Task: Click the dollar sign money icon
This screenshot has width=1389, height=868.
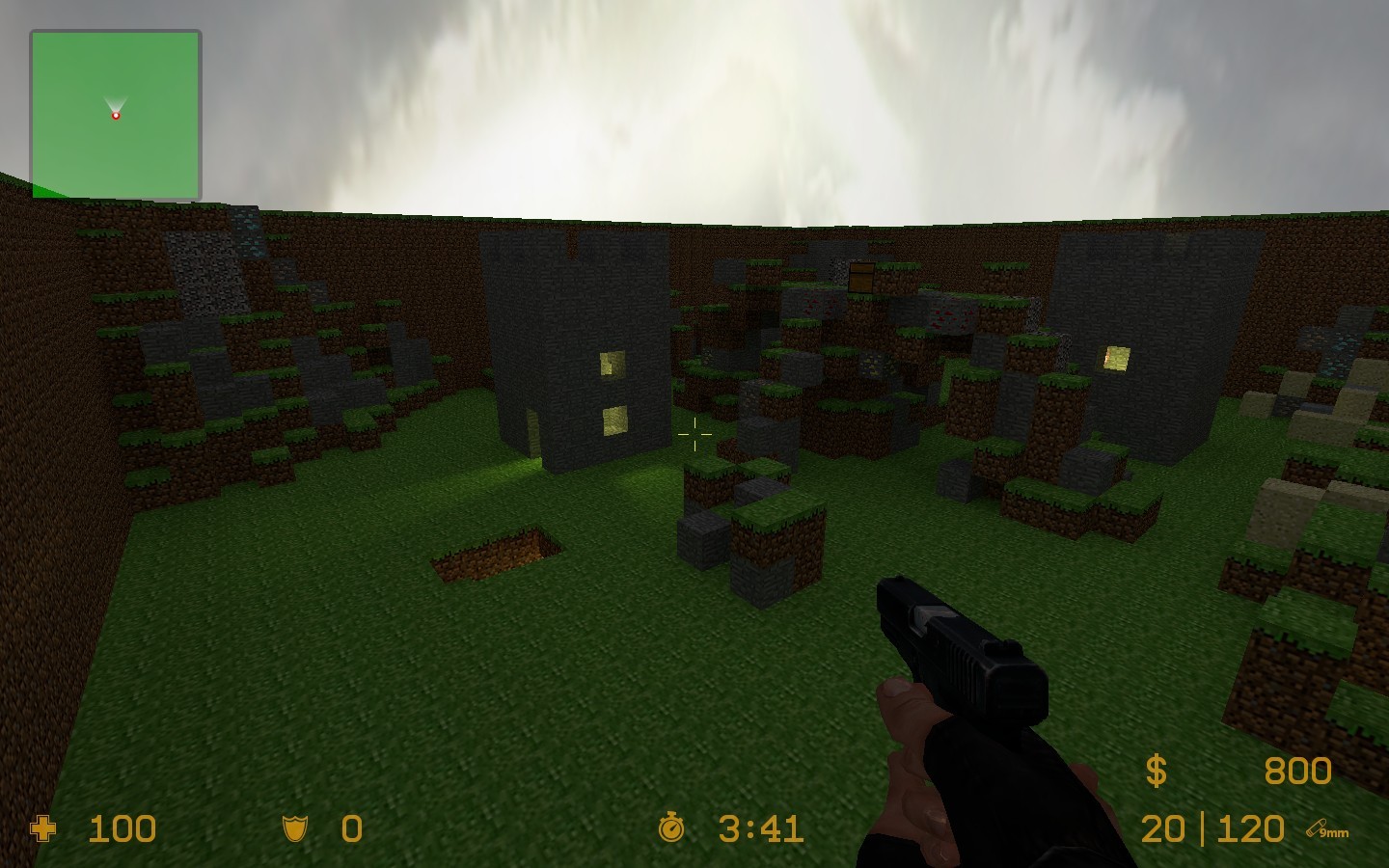Action: point(1156,771)
